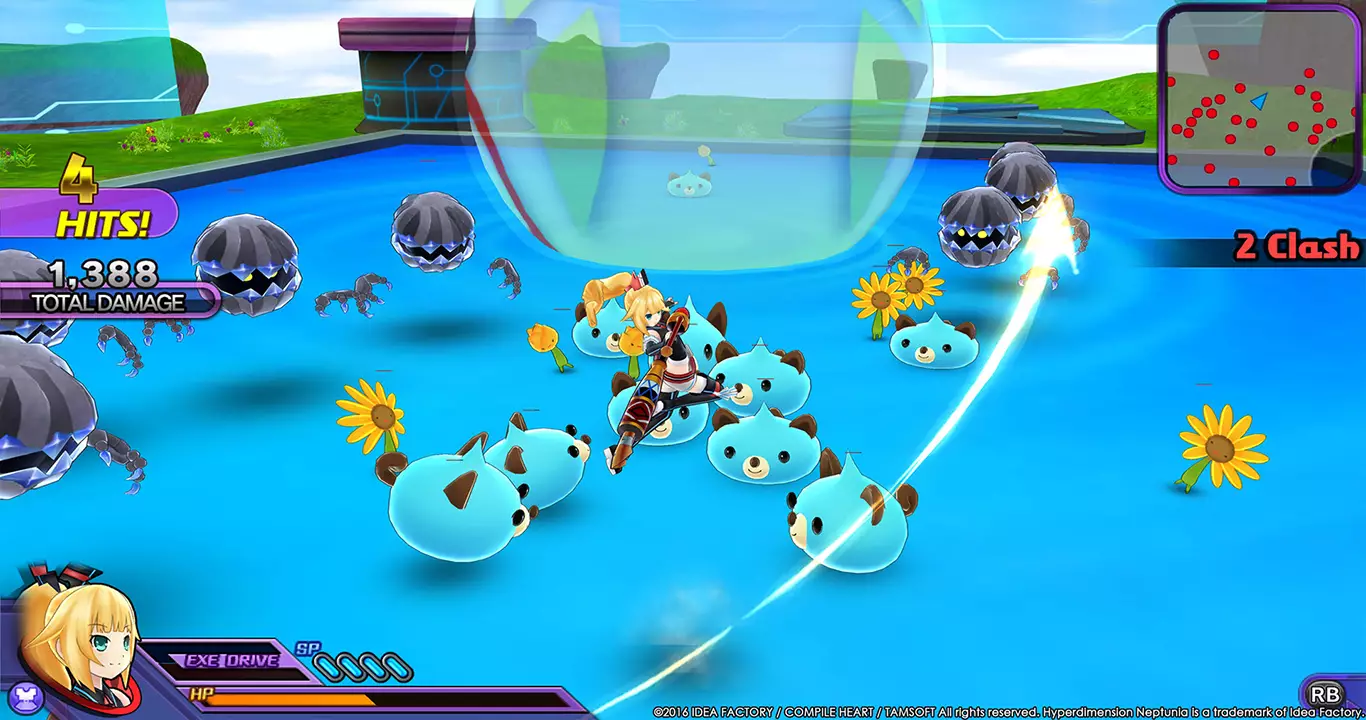Click the EXE DRIVE label
Viewport: 1366px width, 720px height.
230,658
